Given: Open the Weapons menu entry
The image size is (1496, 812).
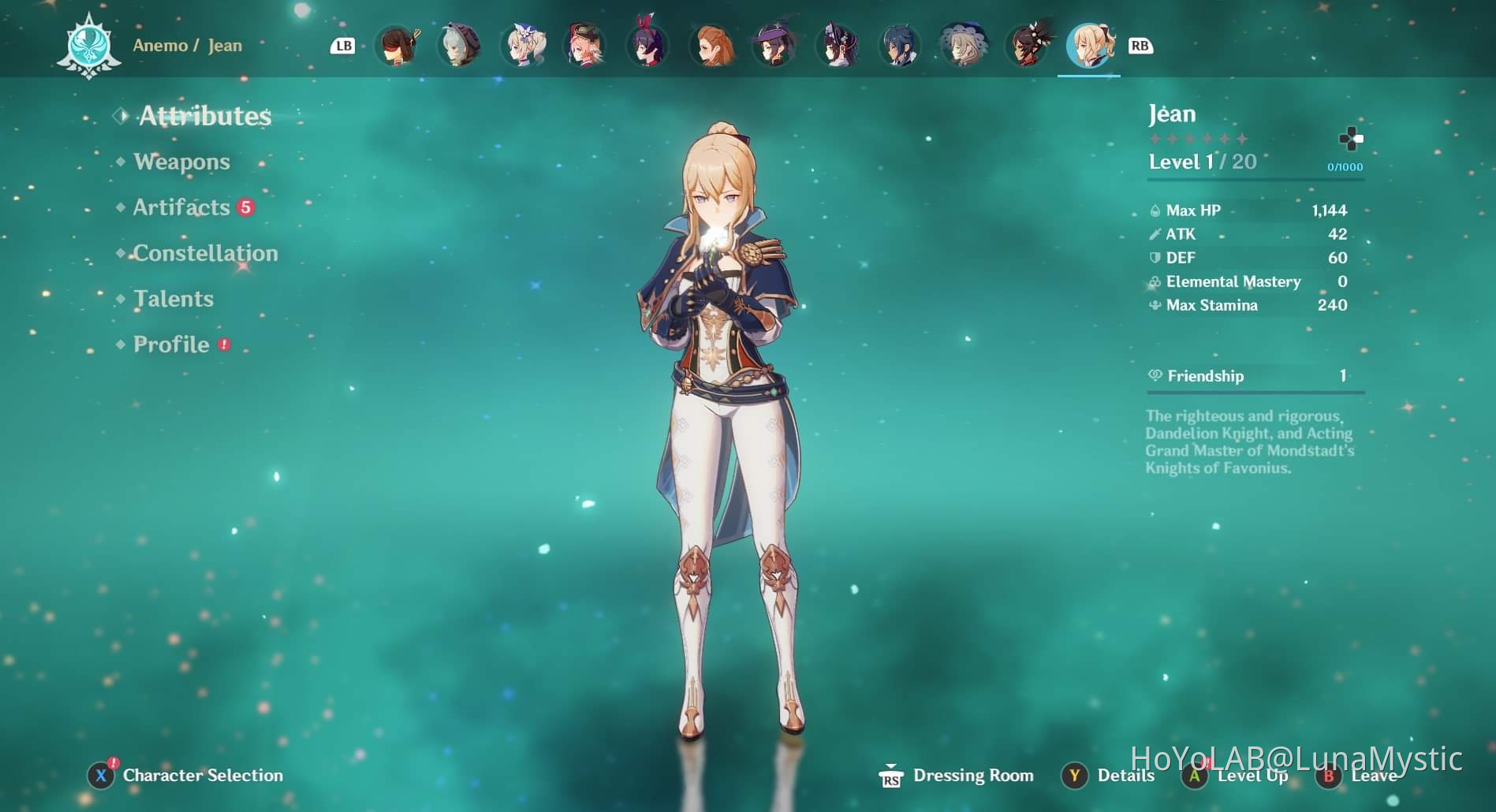Looking at the screenshot, I should 181,162.
